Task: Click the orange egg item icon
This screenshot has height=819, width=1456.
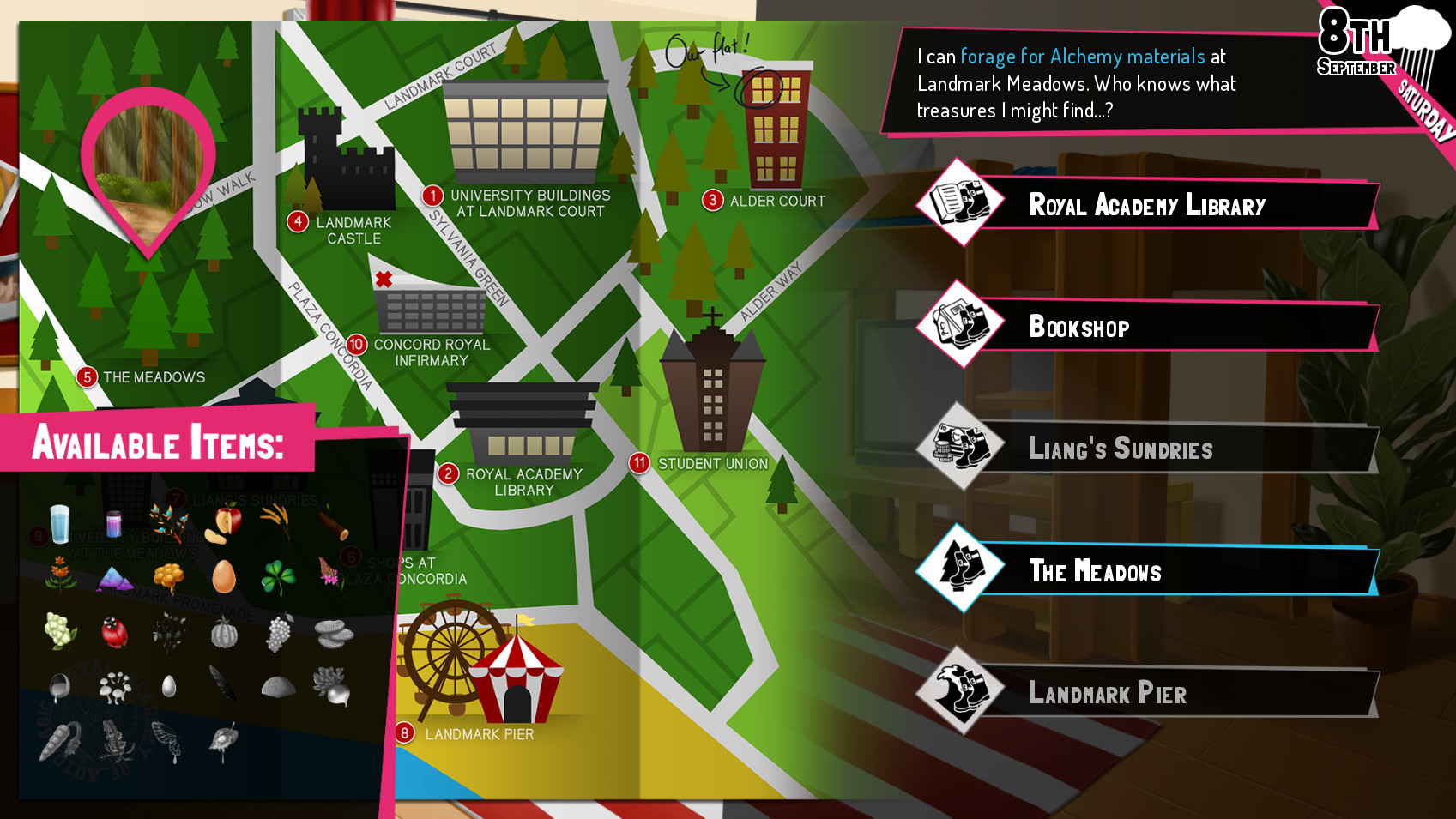Action: 225,577
